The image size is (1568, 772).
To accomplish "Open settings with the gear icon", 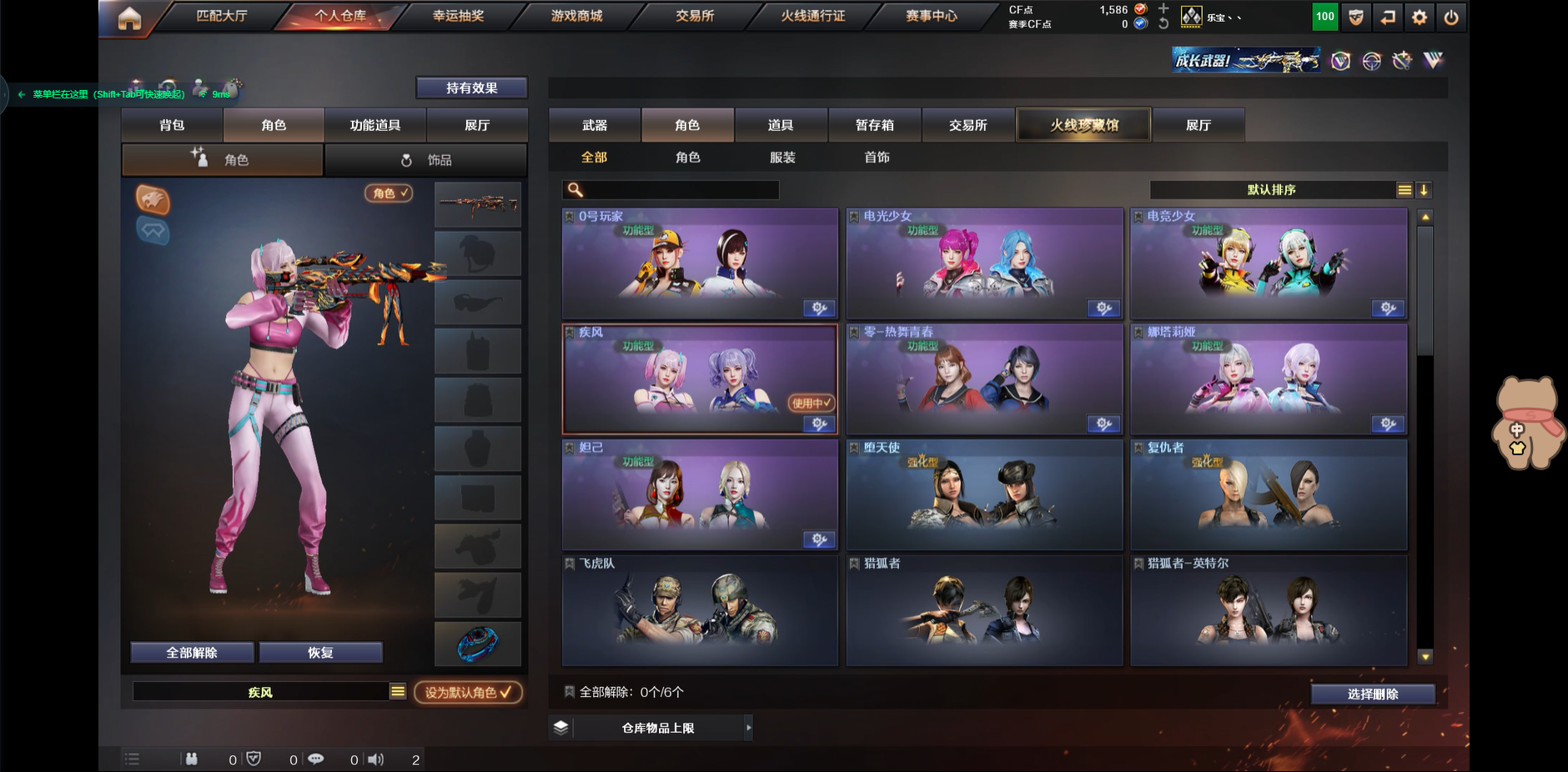I will click(1420, 18).
